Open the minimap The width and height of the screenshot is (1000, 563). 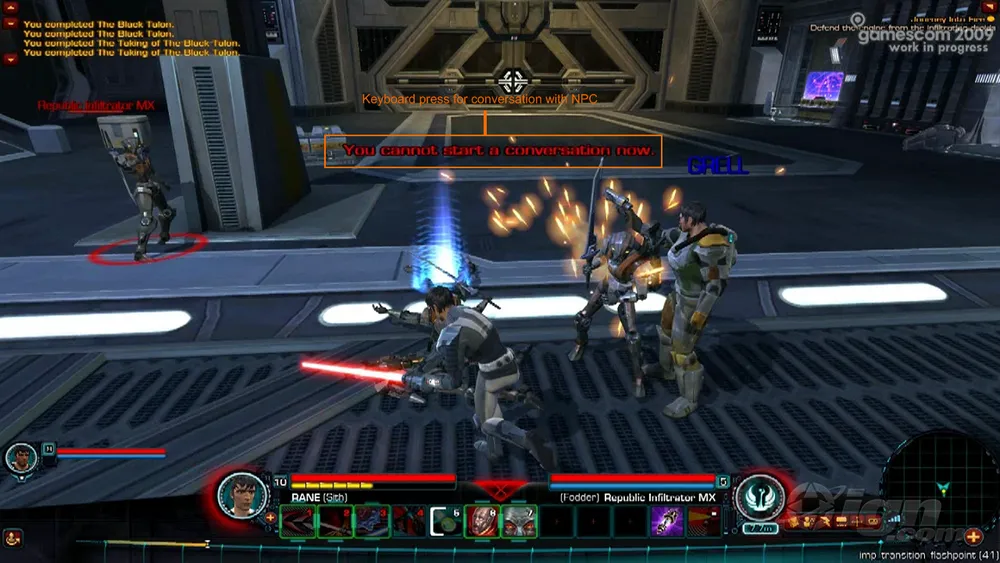pyautogui.click(x=940, y=480)
